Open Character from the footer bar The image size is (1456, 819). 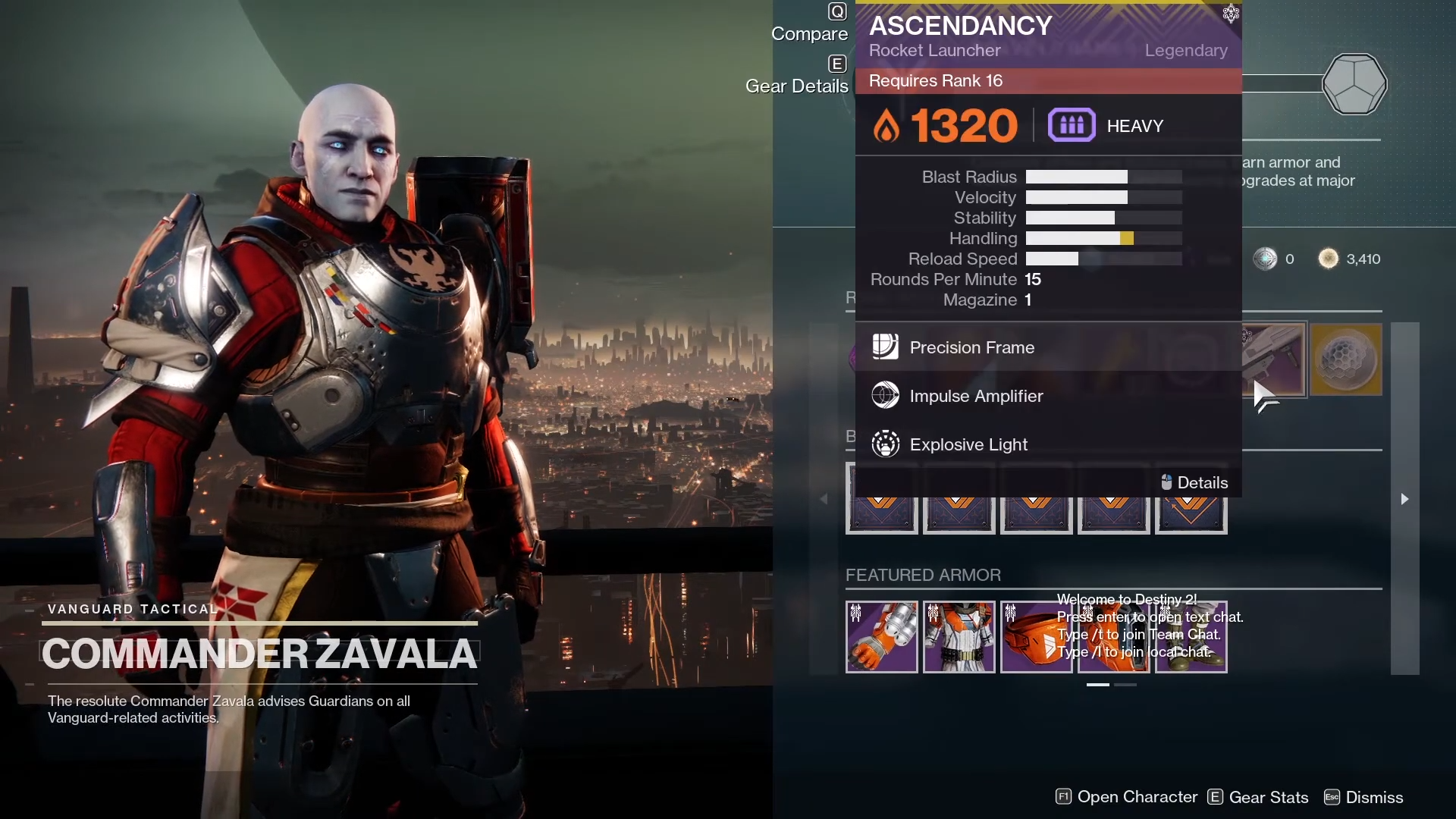coord(1127,797)
